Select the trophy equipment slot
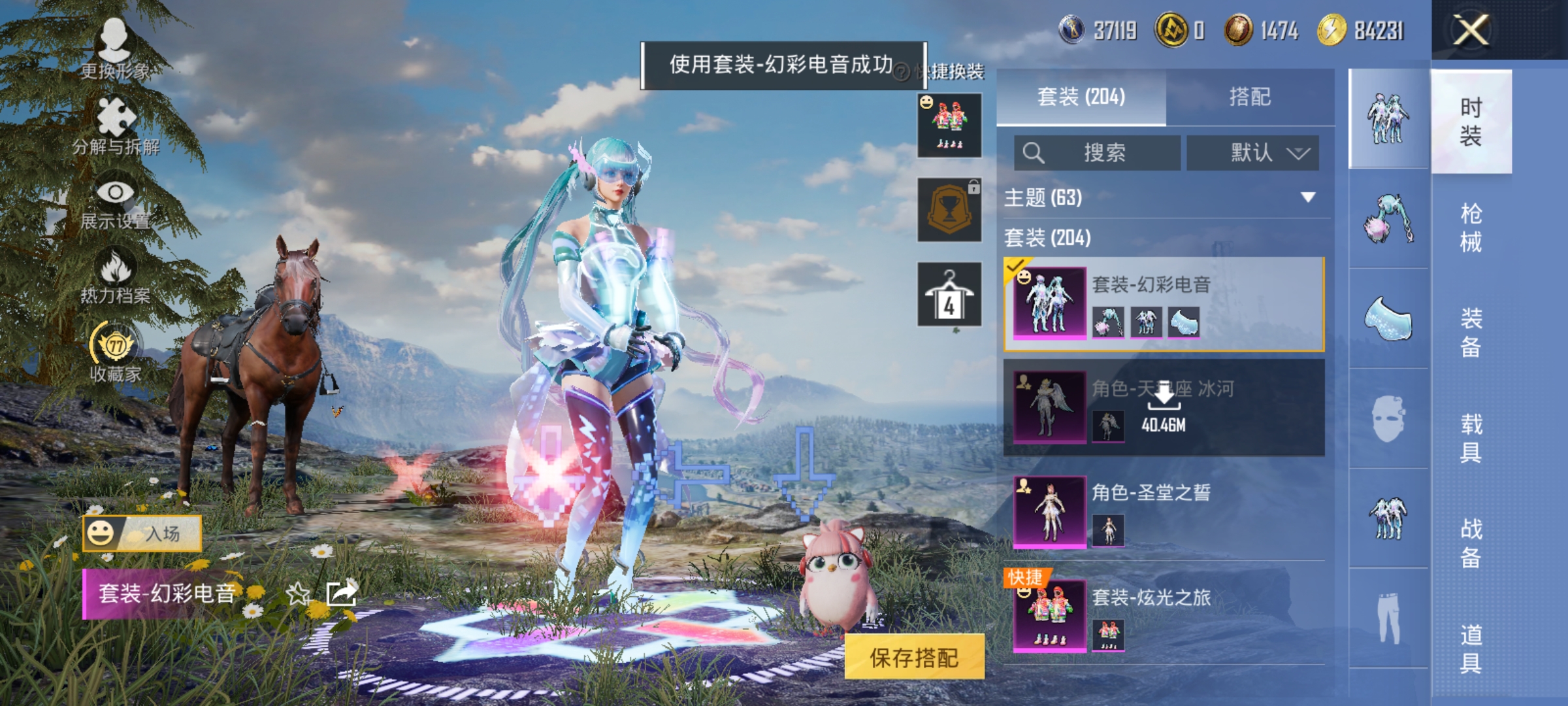1568x706 pixels. (x=949, y=209)
